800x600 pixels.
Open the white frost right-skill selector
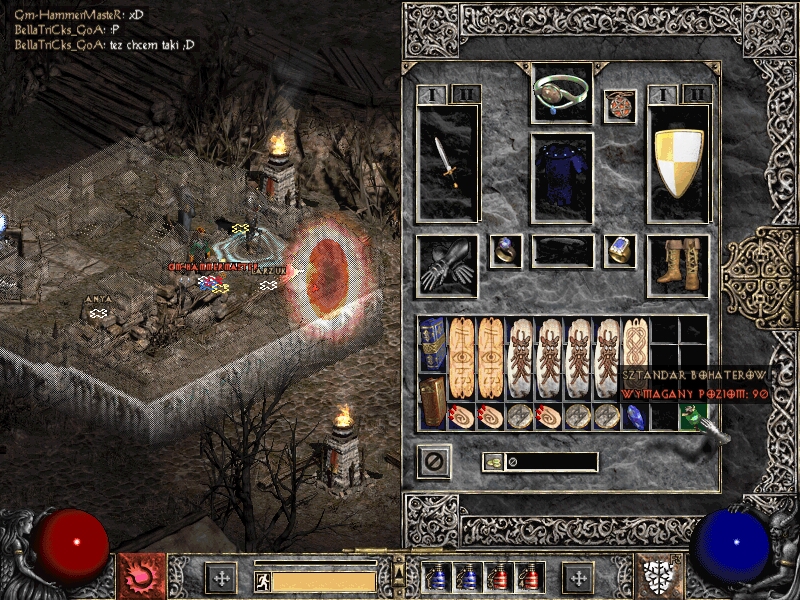tap(662, 577)
